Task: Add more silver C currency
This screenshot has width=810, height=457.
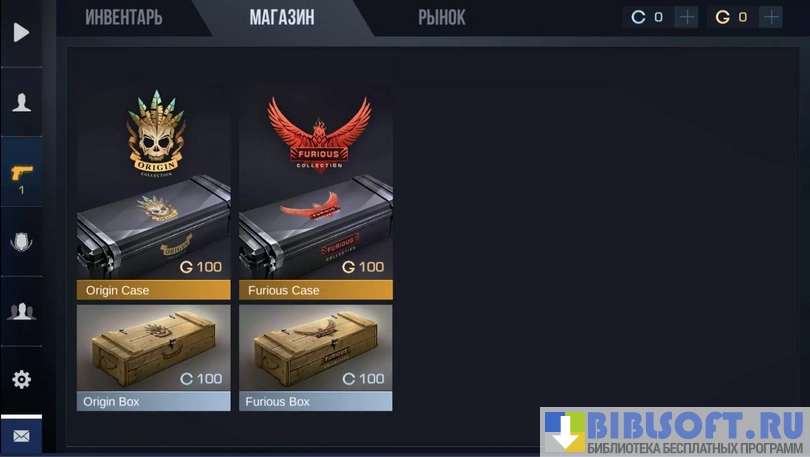Action: coord(686,17)
